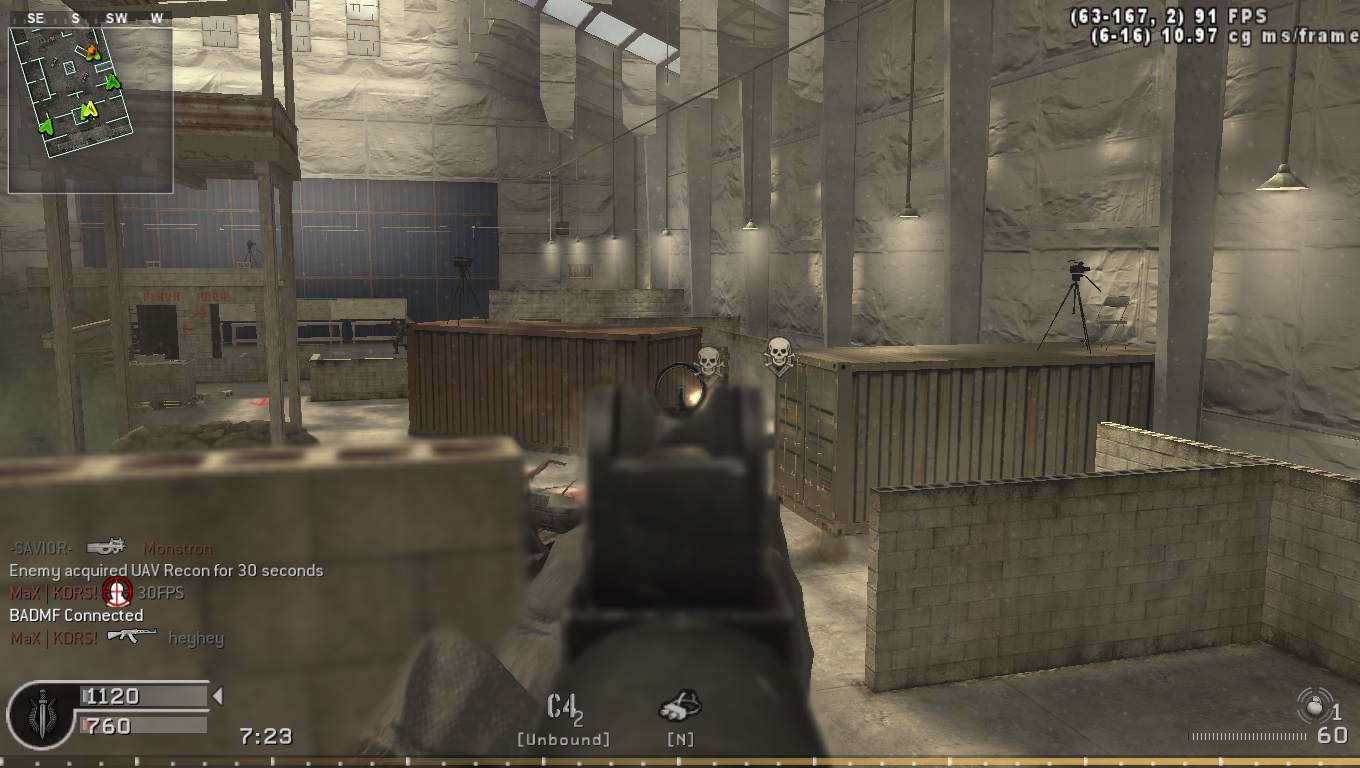Click the headshot marker icon near 30FPS
1360x768 pixels.
coord(118,591)
